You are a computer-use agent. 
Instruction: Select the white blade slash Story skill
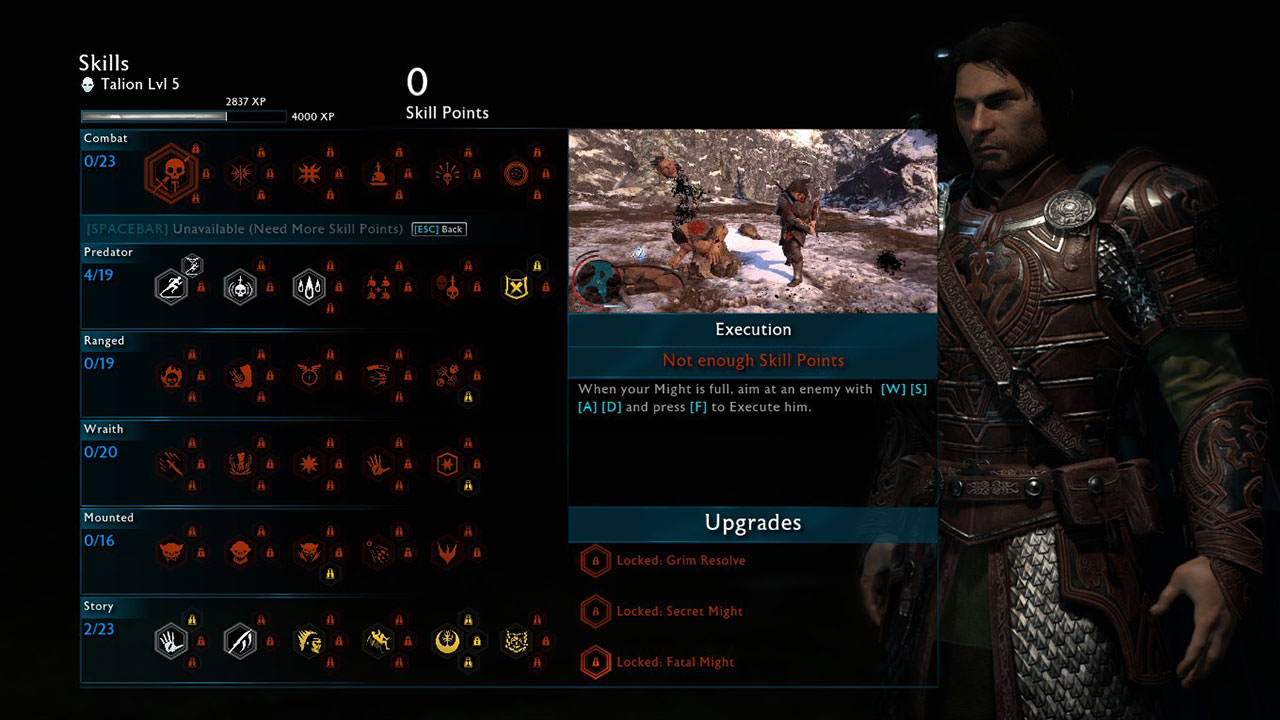(x=240, y=641)
